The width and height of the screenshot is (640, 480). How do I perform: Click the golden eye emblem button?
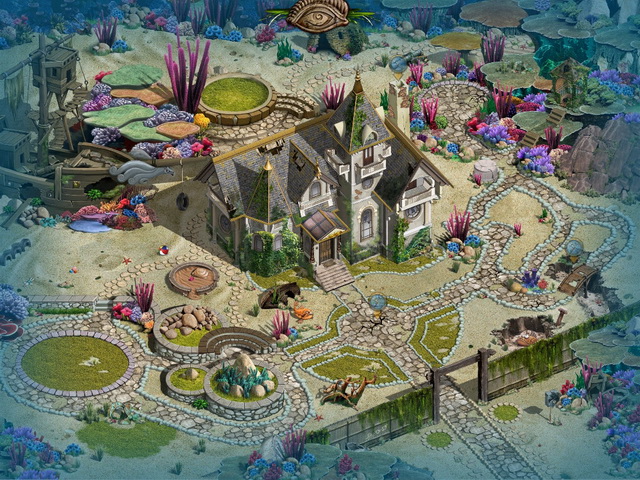(x=318, y=14)
